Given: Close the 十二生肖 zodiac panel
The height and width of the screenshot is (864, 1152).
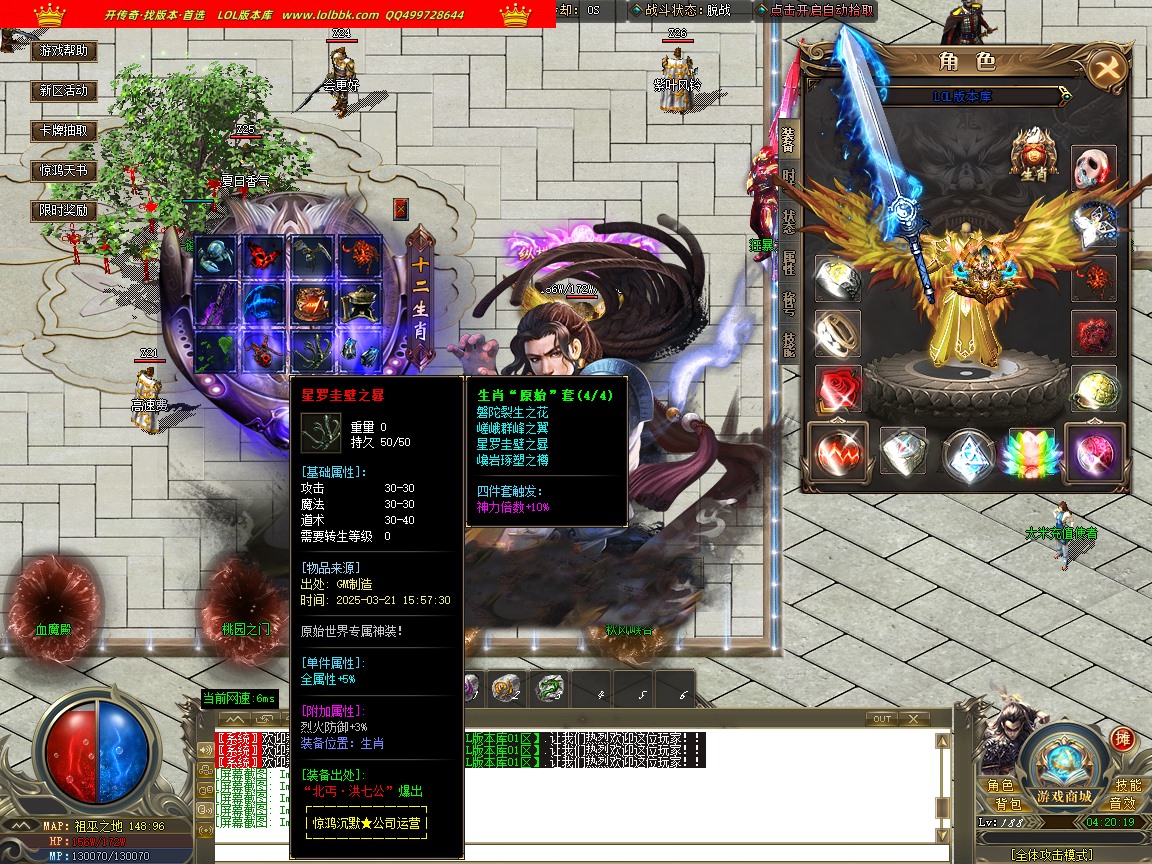Looking at the screenshot, I should coord(401,209).
